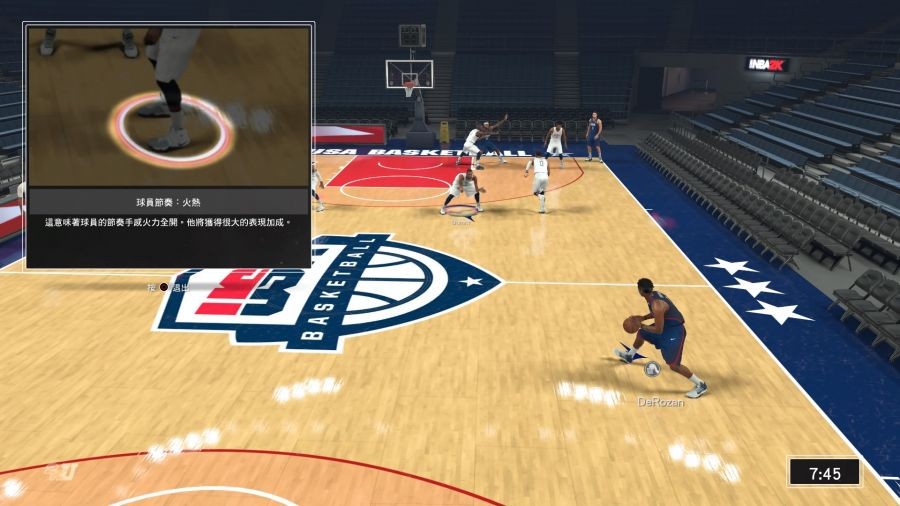Click the hot-streak tutorial preview image

(169, 107)
